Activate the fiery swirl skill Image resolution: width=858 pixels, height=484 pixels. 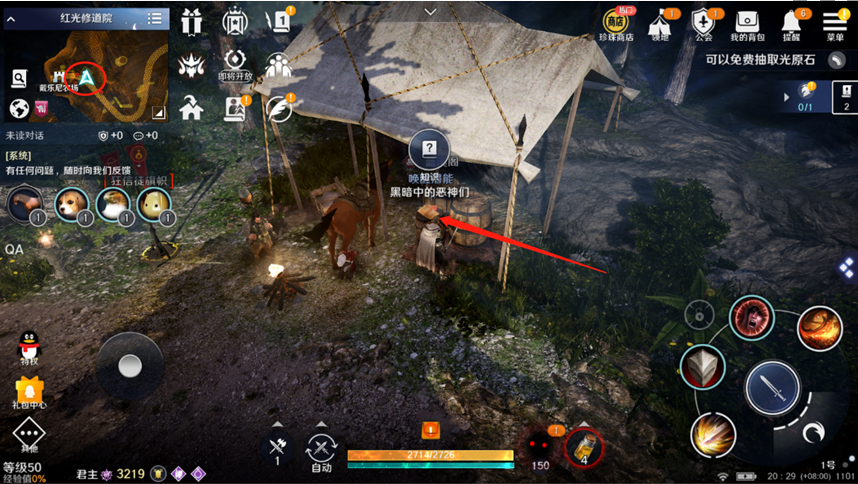[x=819, y=328]
